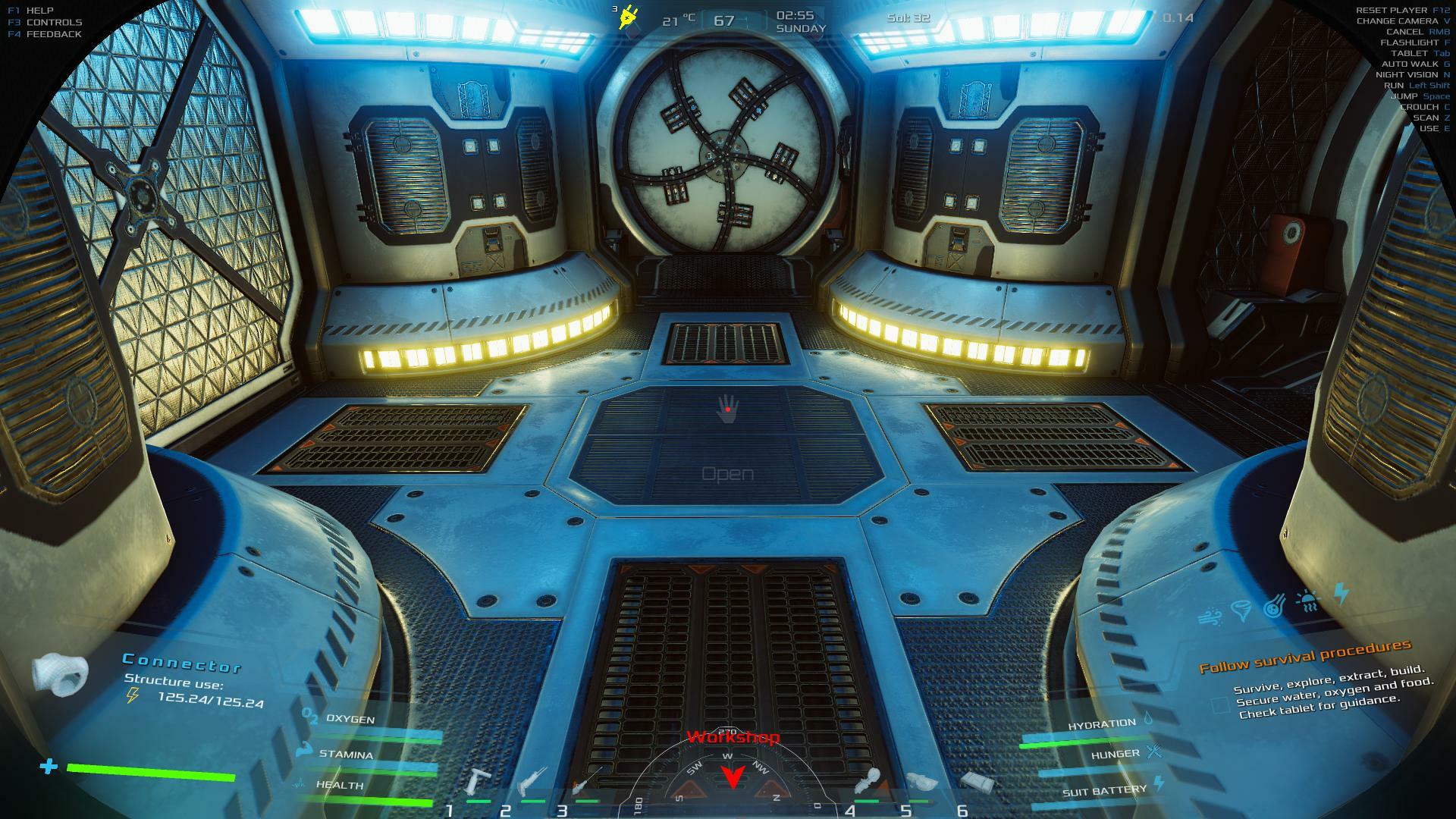Click the yellow power plug icon

point(629,17)
